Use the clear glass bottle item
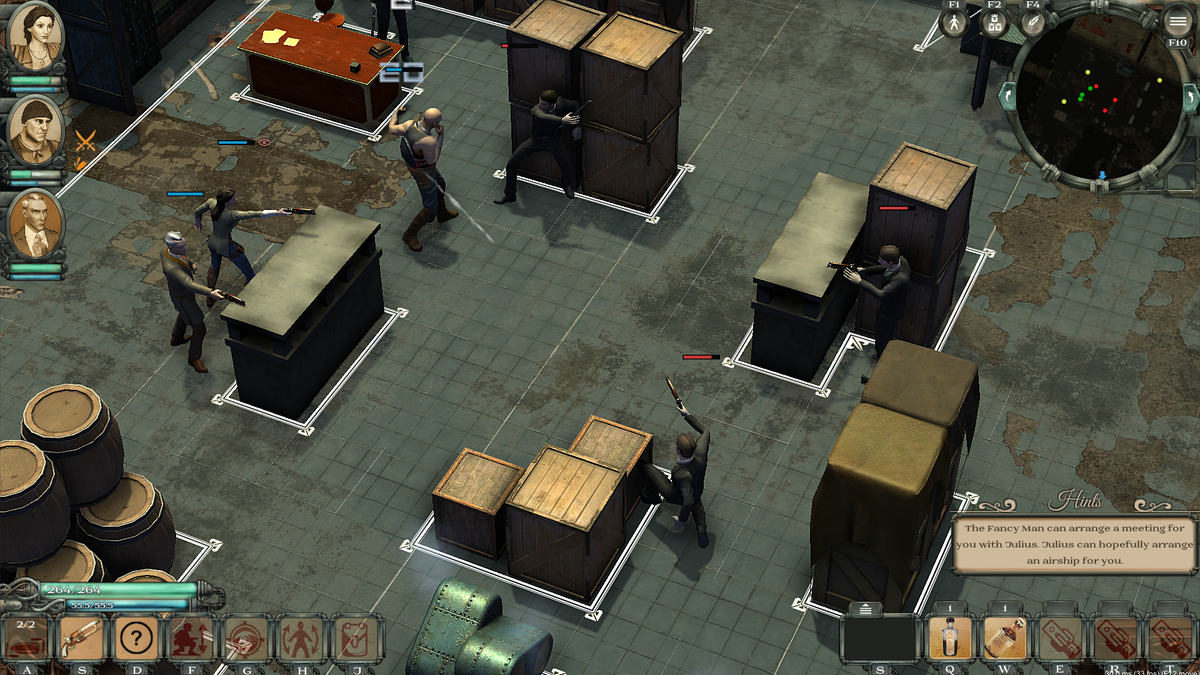The image size is (1200, 675). pos(951,637)
